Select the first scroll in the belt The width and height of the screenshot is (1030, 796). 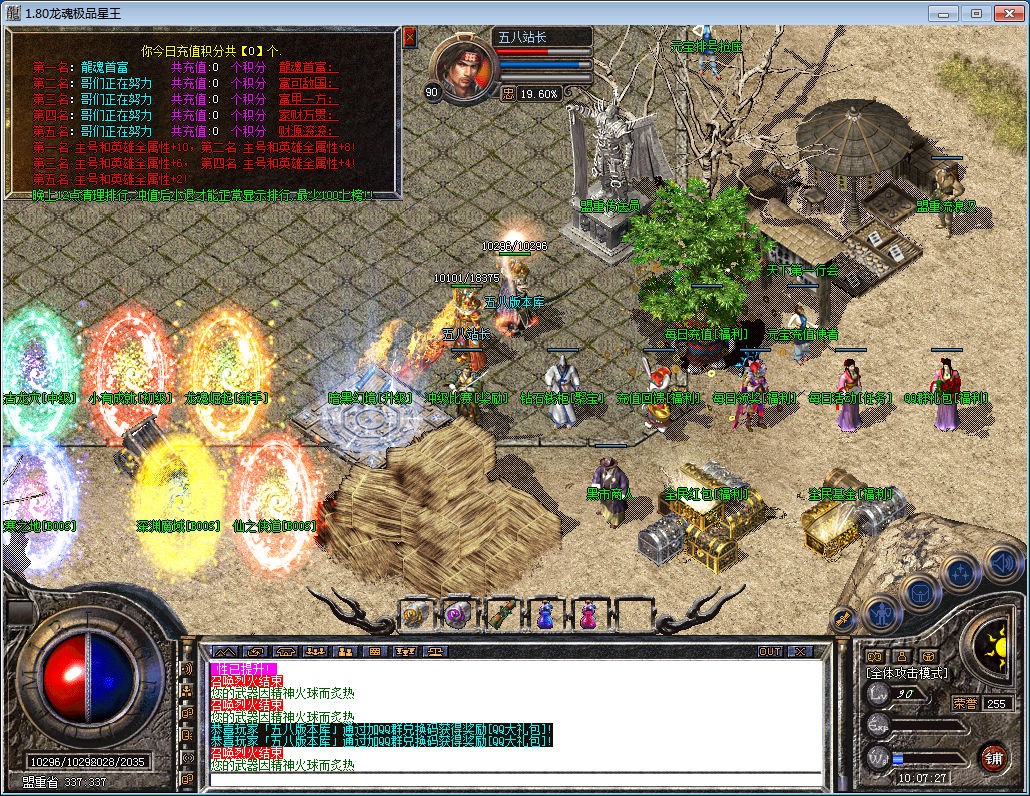point(413,613)
